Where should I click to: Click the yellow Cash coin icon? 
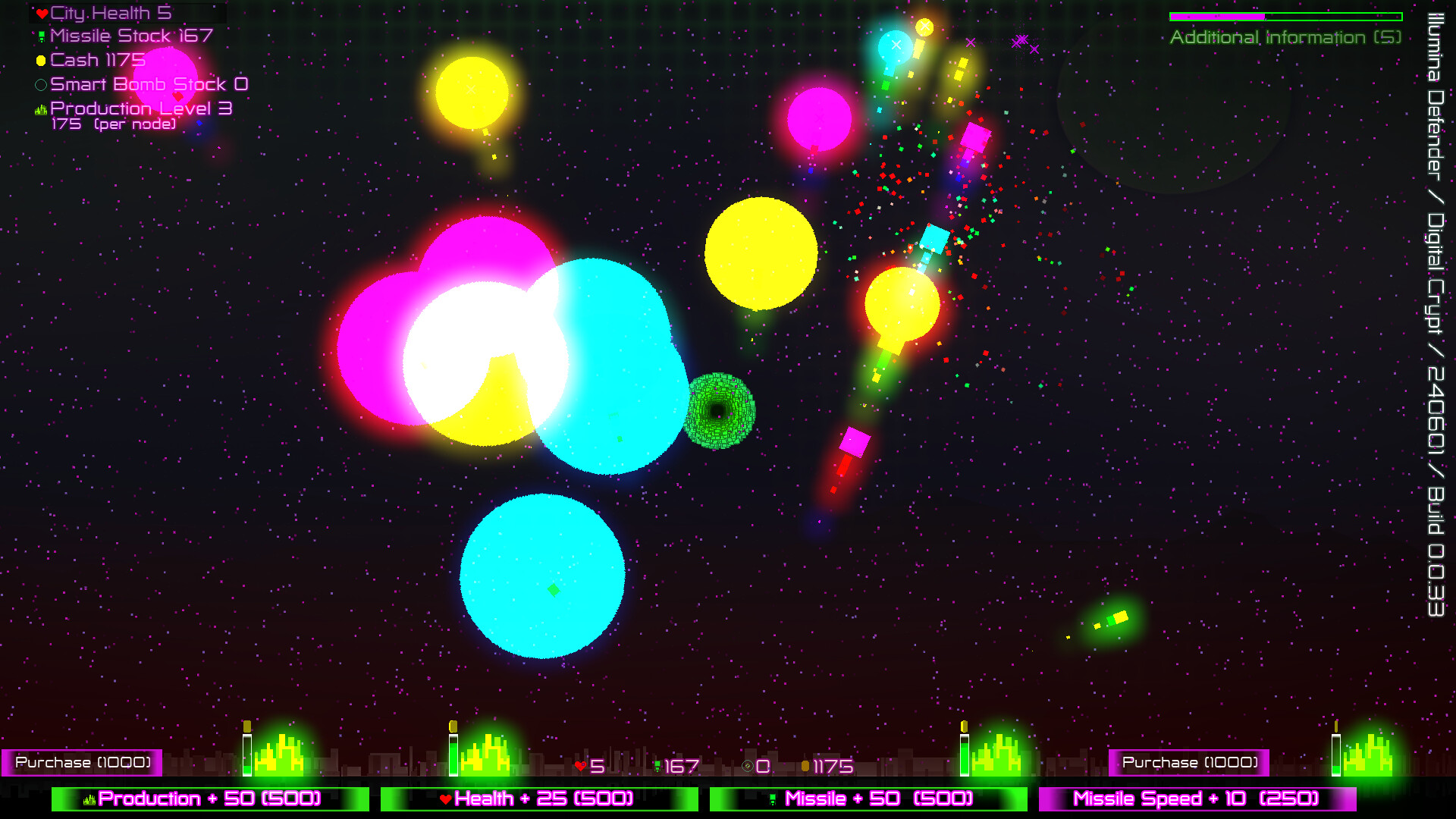coord(40,61)
